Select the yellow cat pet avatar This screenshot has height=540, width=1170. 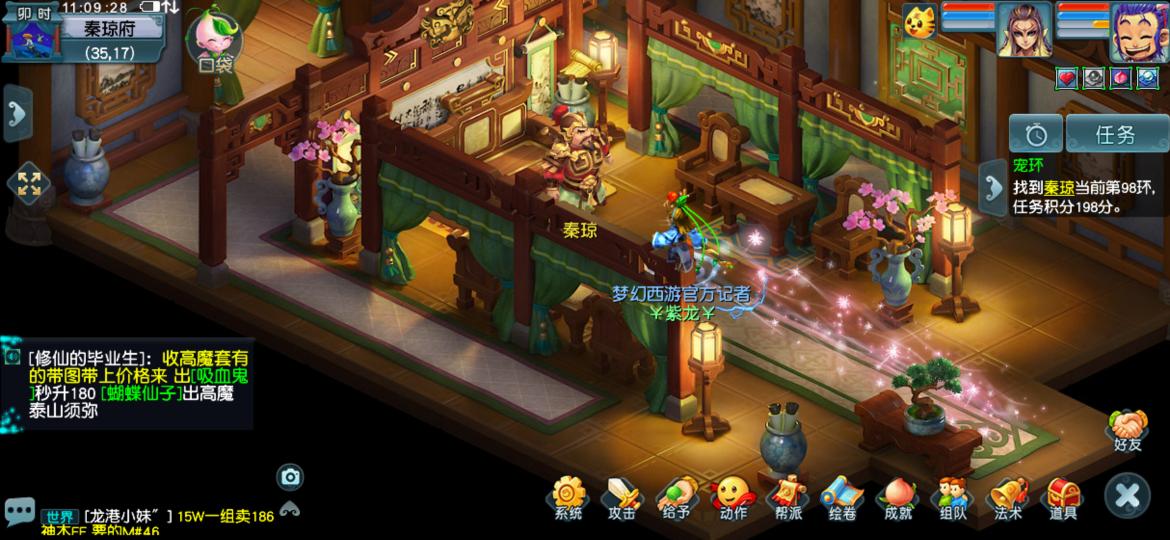[919, 21]
